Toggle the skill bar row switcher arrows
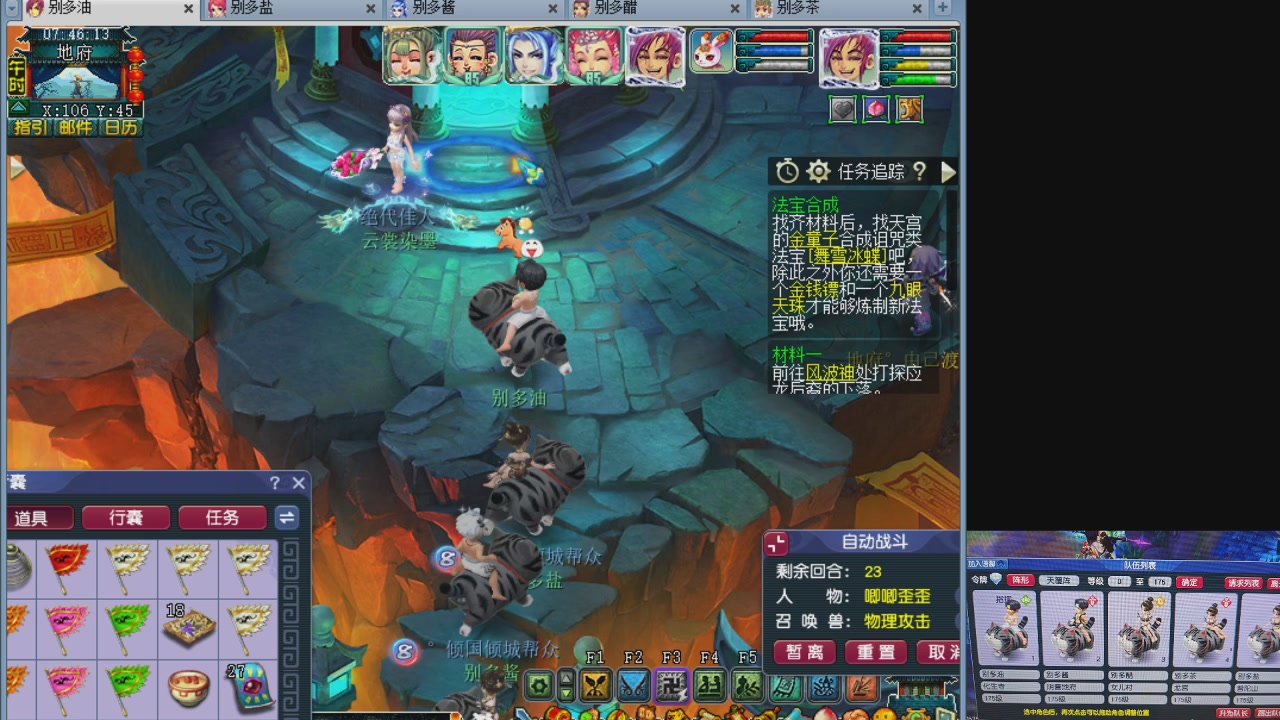Screen dimensions: 1280x720 [566, 685]
